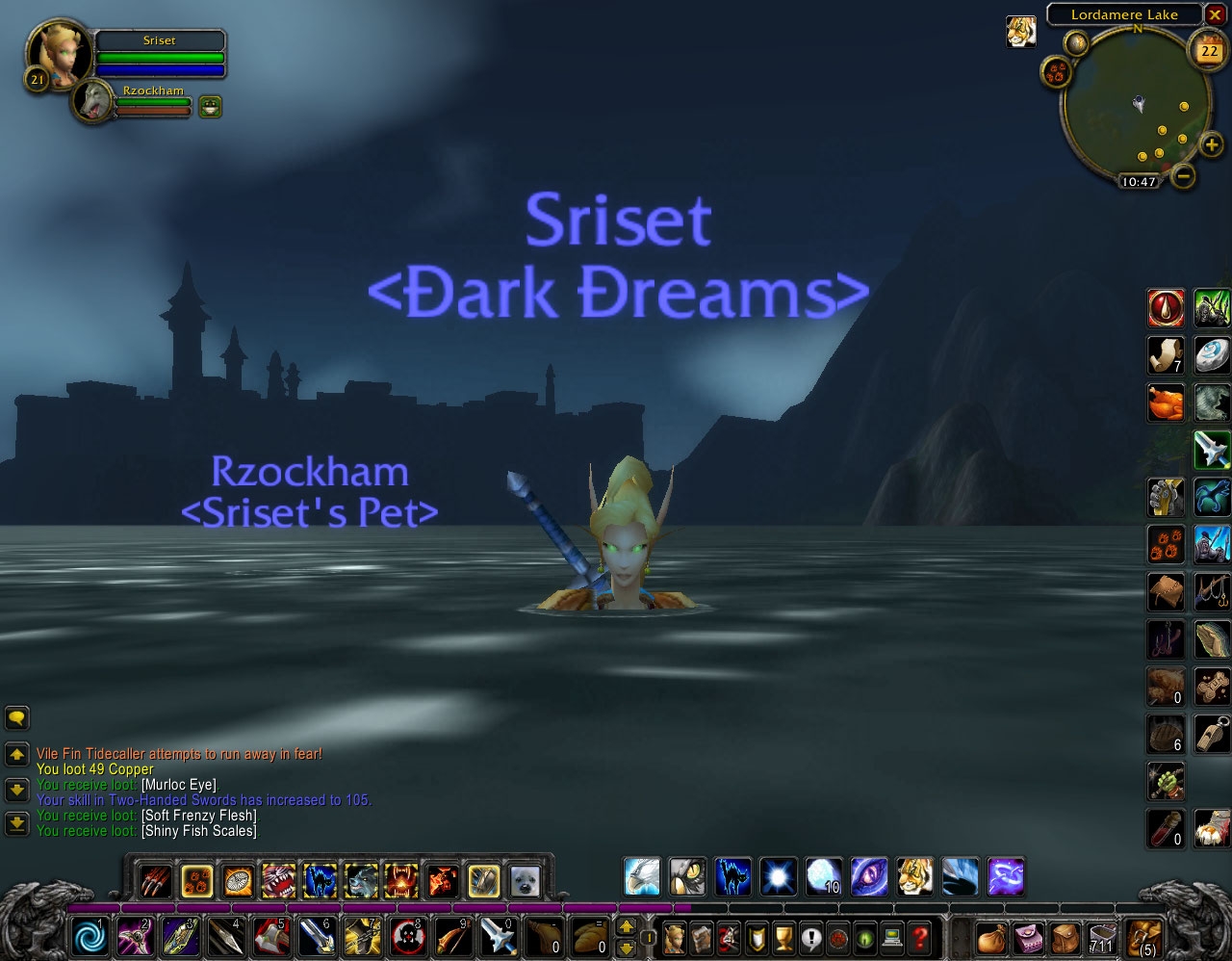Click the roast chicken food icon
The width and height of the screenshot is (1232, 961).
pos(1166,403)
